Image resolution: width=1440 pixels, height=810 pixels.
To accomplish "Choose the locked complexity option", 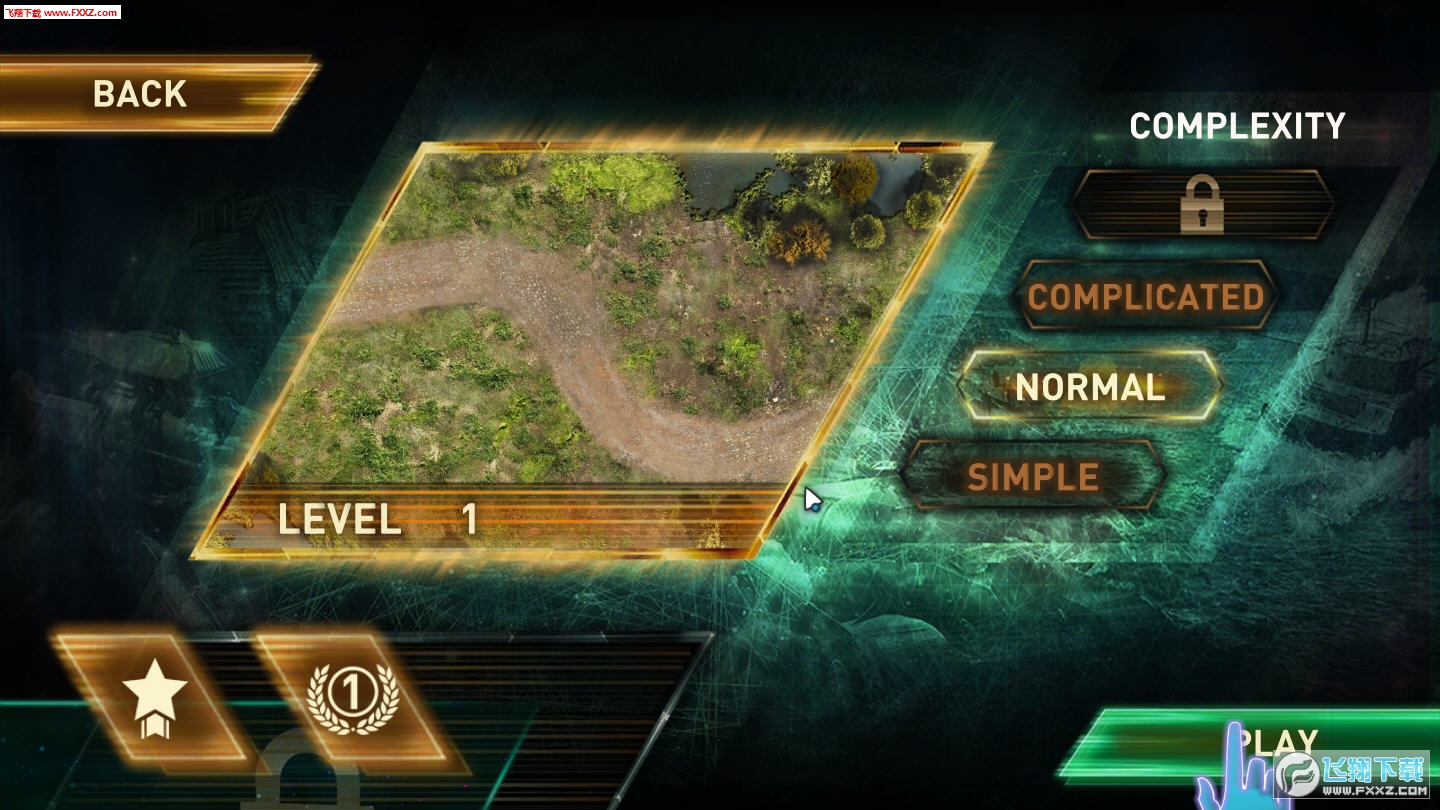I will point(1202,204).
